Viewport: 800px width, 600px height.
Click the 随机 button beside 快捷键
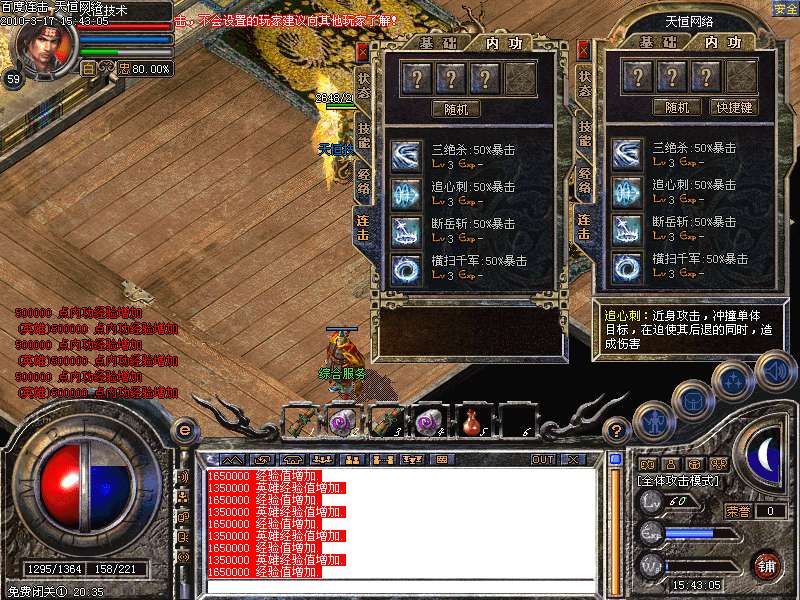[677, 107]
